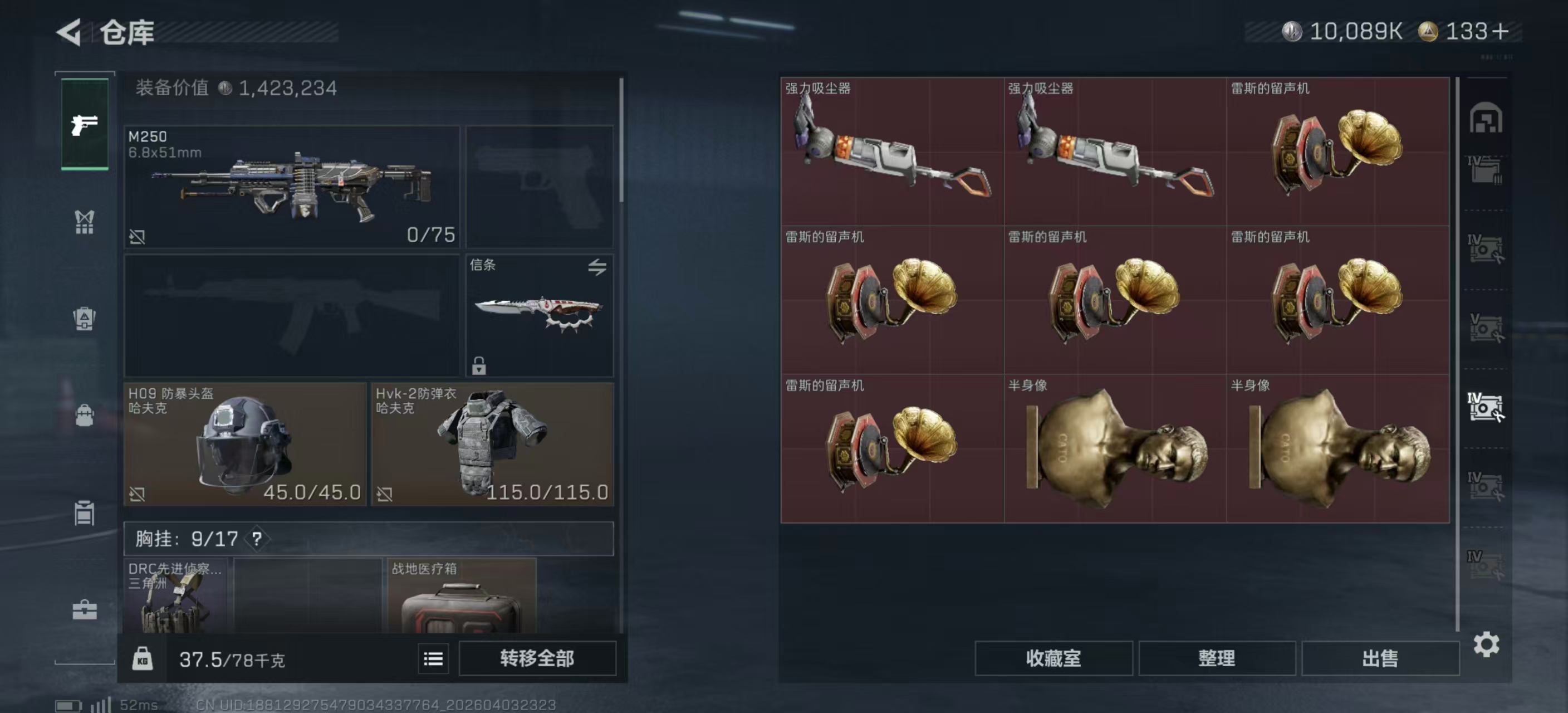Toggle the list view icon

point(433,659)
